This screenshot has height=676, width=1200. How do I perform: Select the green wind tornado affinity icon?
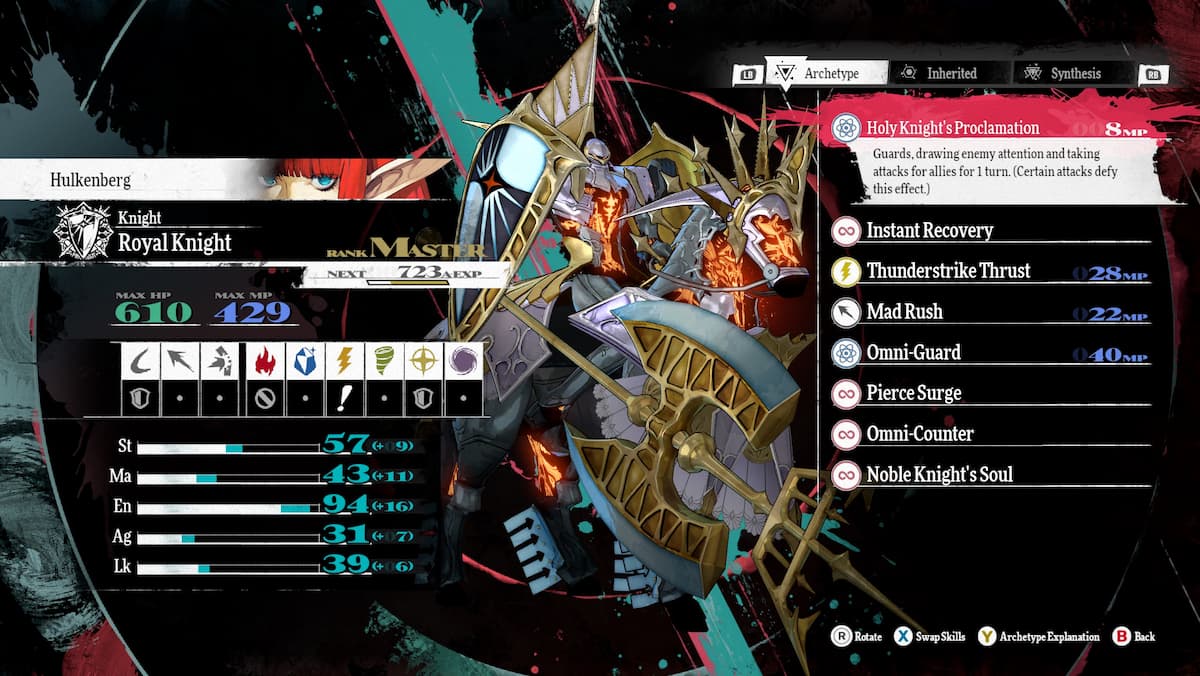pos(383,361)
